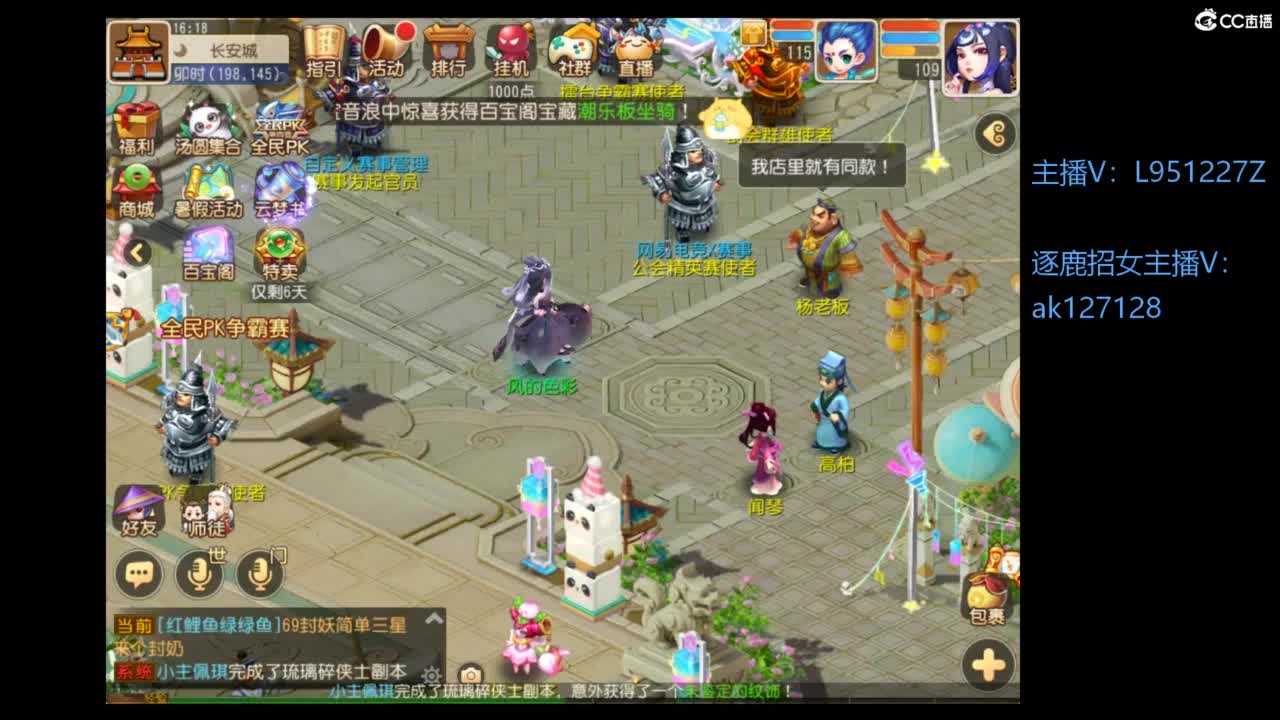This screenshot has height=720, width=1280.
Task: Open the 包裹 inventory bag
Action: point(986,592)
